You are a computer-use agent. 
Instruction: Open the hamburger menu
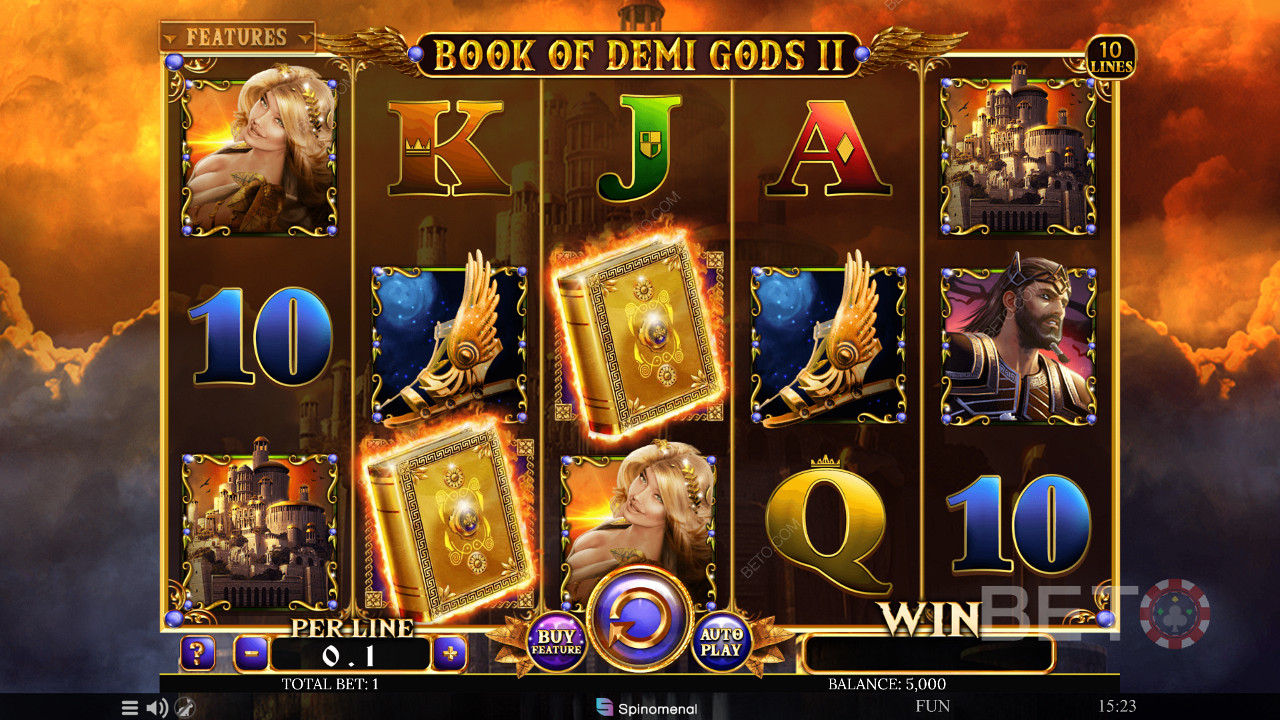coord(130,708)
